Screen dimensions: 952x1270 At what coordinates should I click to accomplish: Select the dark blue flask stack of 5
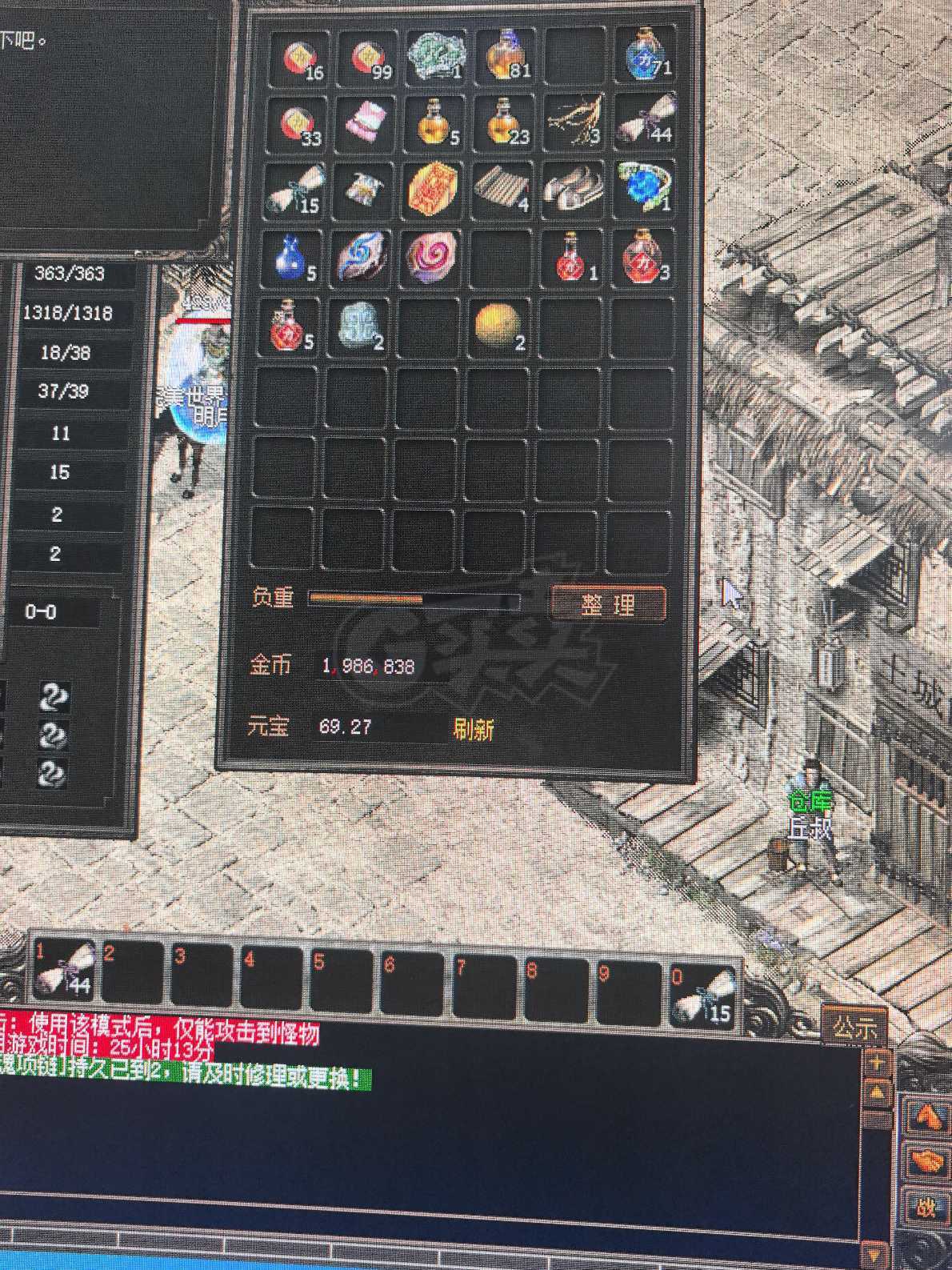tap(293, 258)
